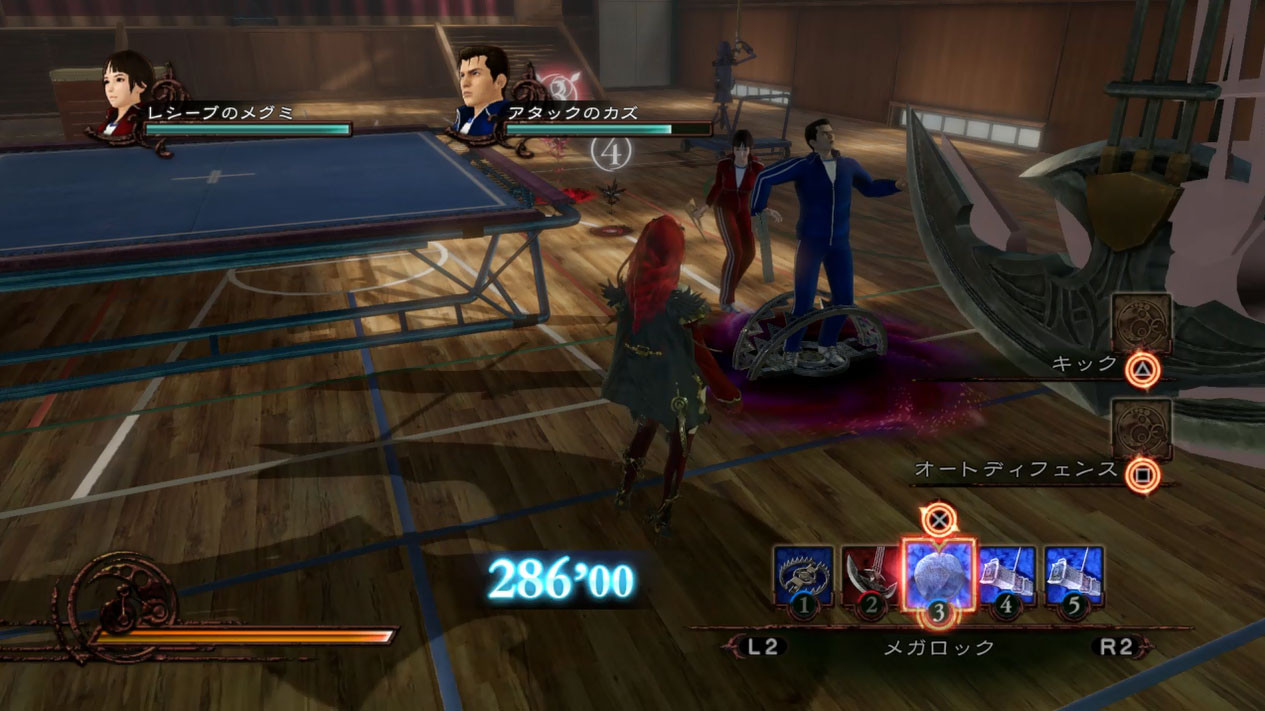This screenshot has width=1265, height=711.
Task: Activate the オートディフェンス skill icon
Action: click(1141, 429)
